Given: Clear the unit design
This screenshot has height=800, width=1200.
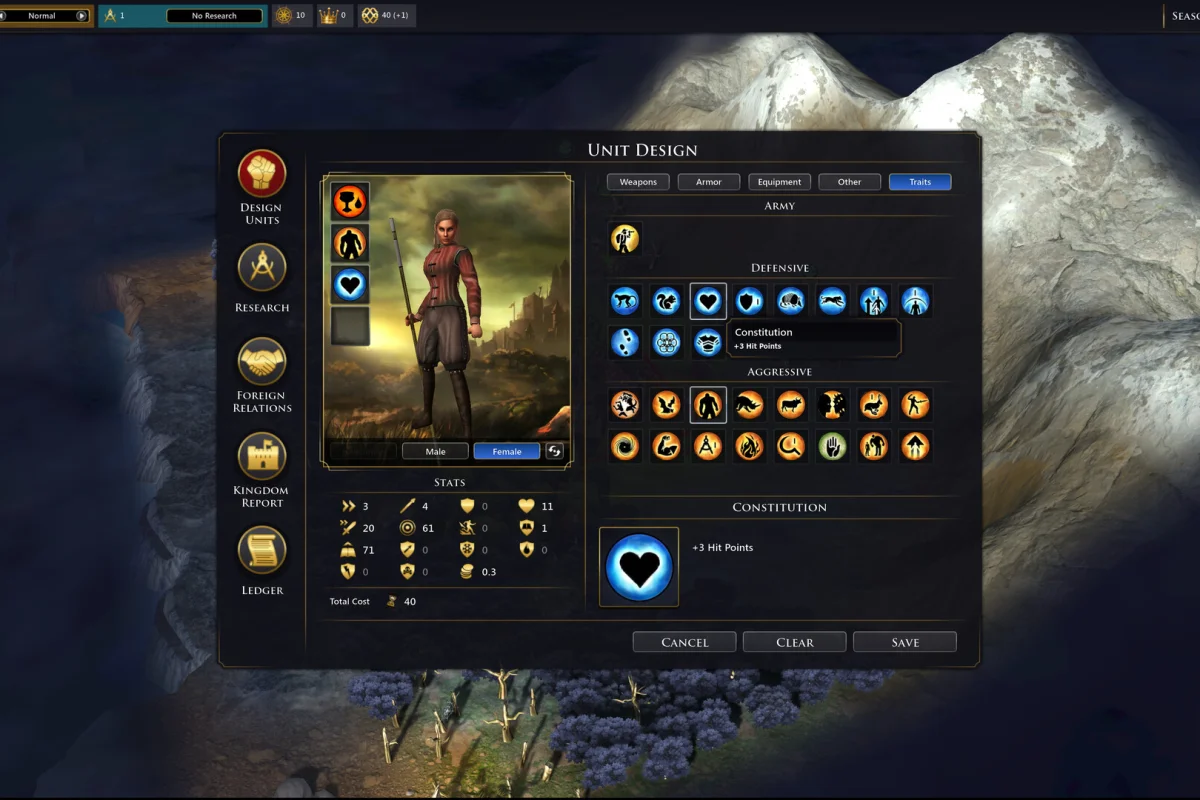Looking at the screenshot, I should [x=795, y=642].
